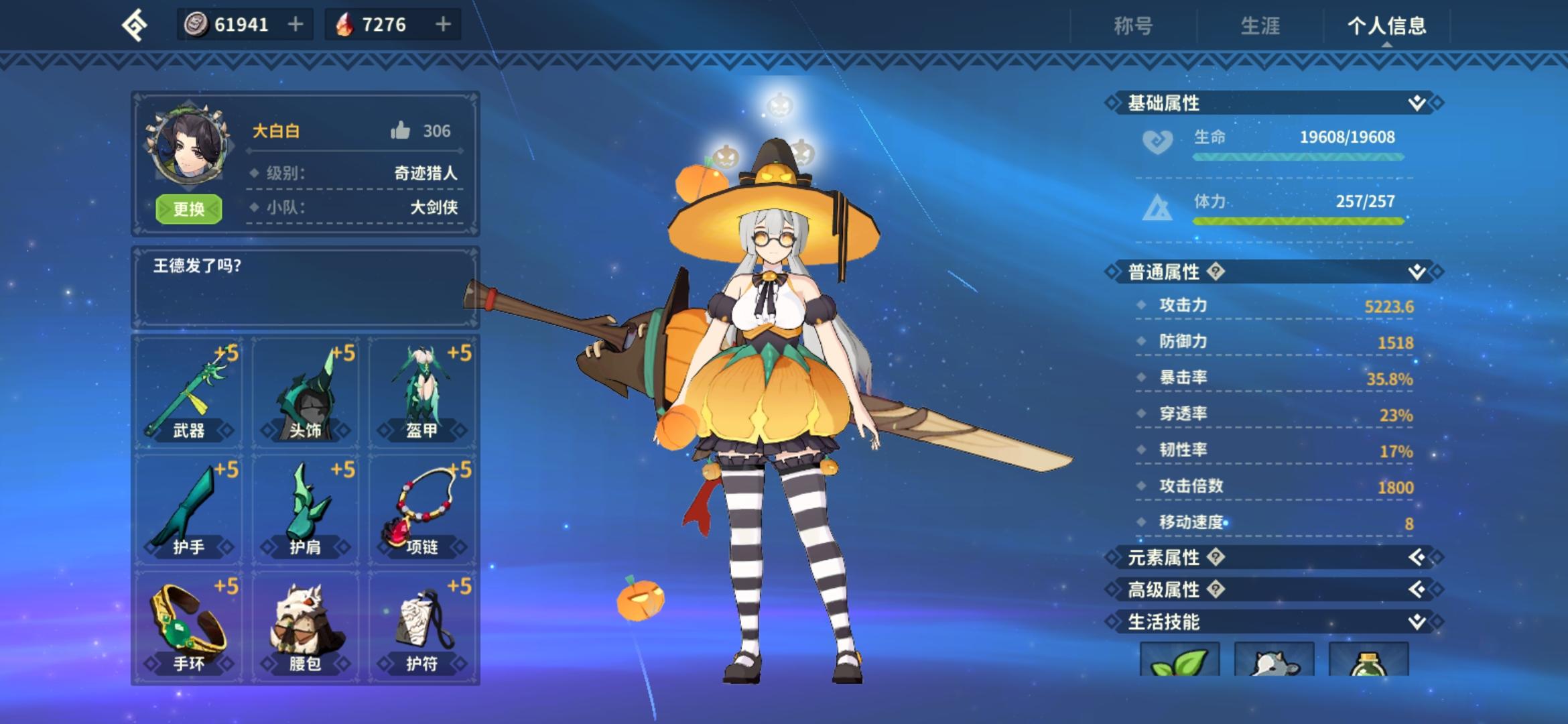
Task: Expand the 高级属性 advanced attributes section
Action: [x=1418, y=591]
